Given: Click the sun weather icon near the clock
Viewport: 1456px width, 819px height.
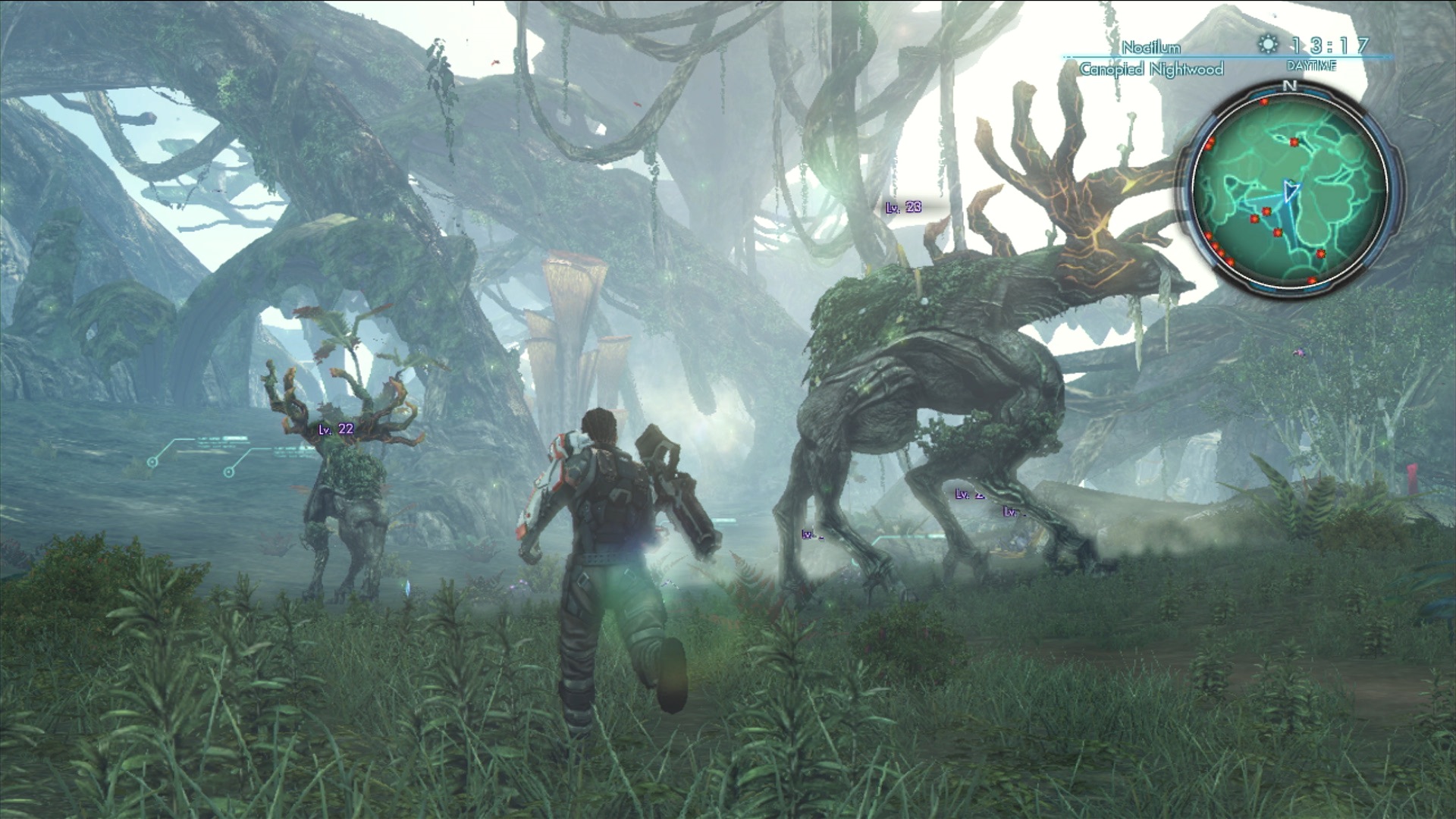Looking at the screenshot, I should (x=1268, y=43).
